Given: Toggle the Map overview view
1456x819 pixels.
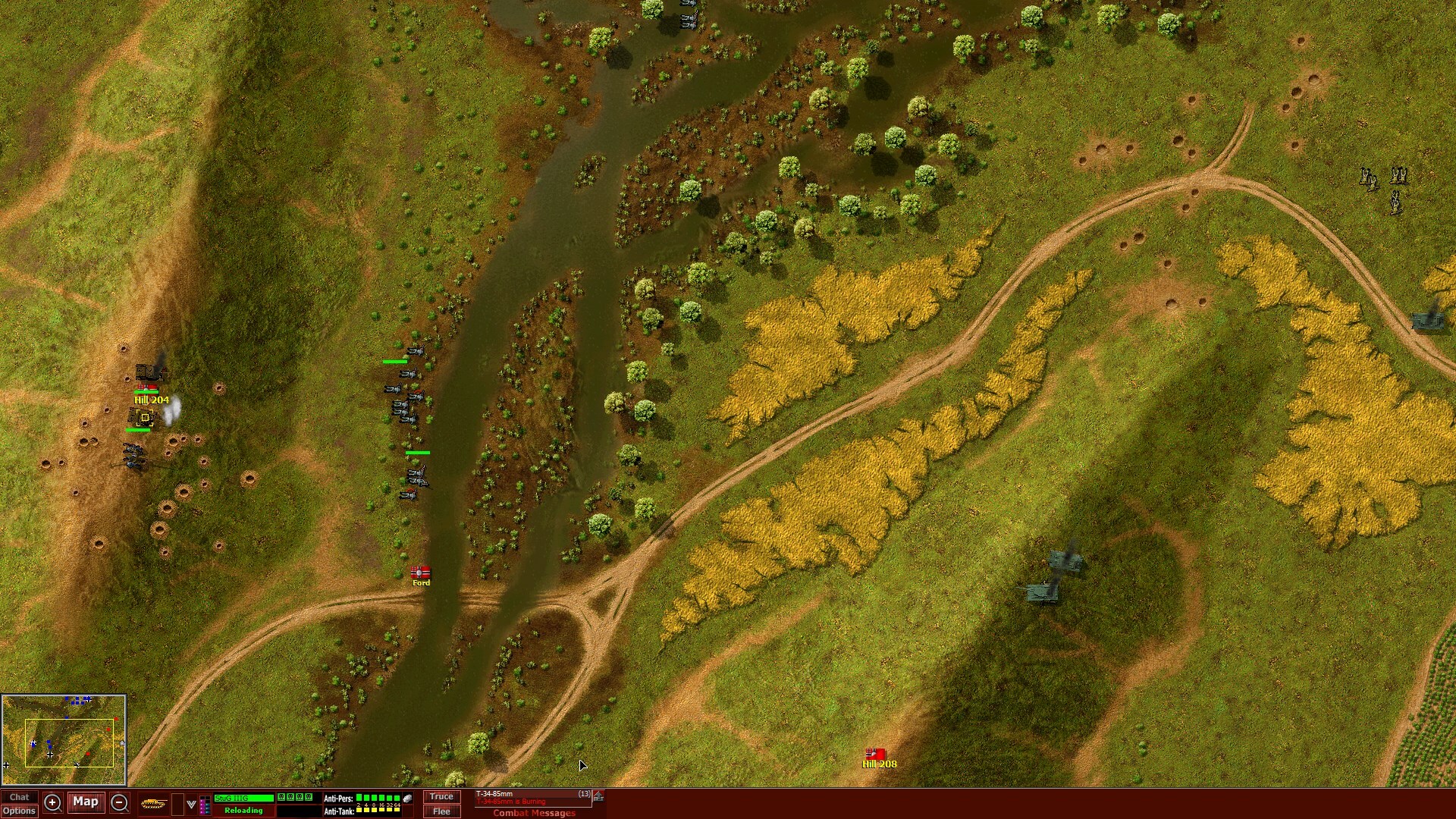Looking at the screenshot, I should pyautogui.click(x=86, y=802).
